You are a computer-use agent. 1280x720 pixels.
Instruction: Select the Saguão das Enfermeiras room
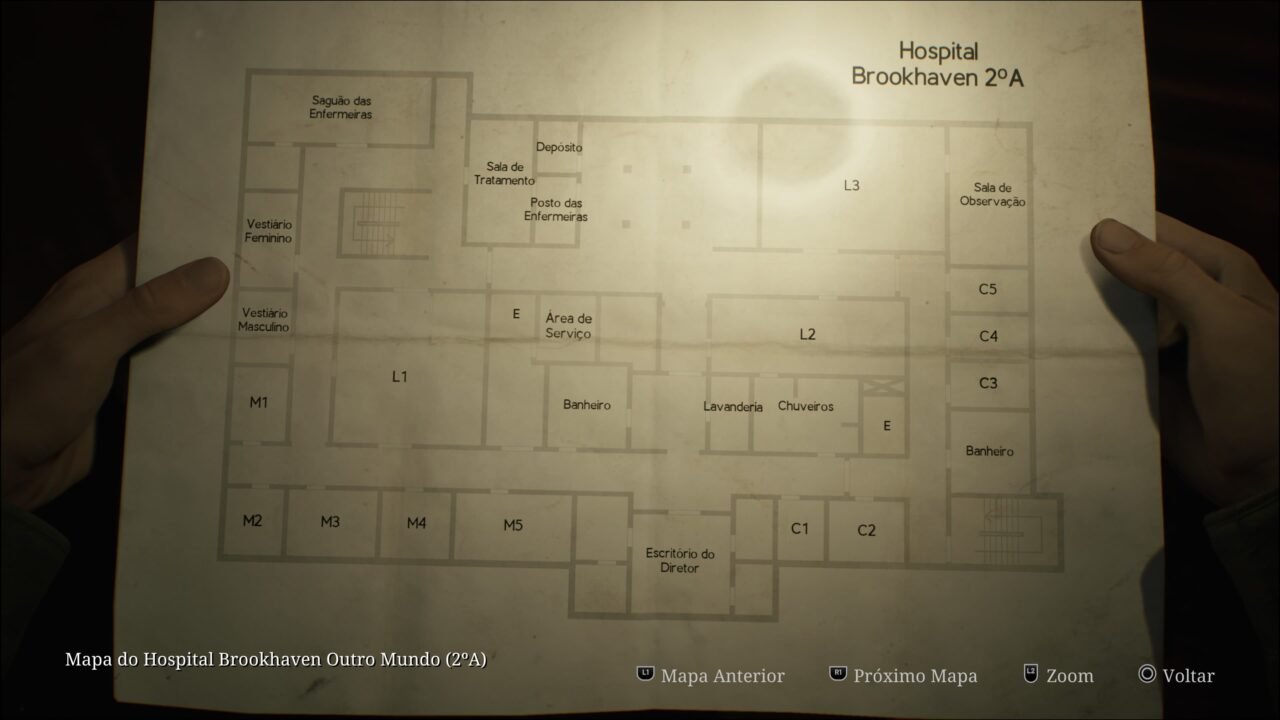(341, 106)
